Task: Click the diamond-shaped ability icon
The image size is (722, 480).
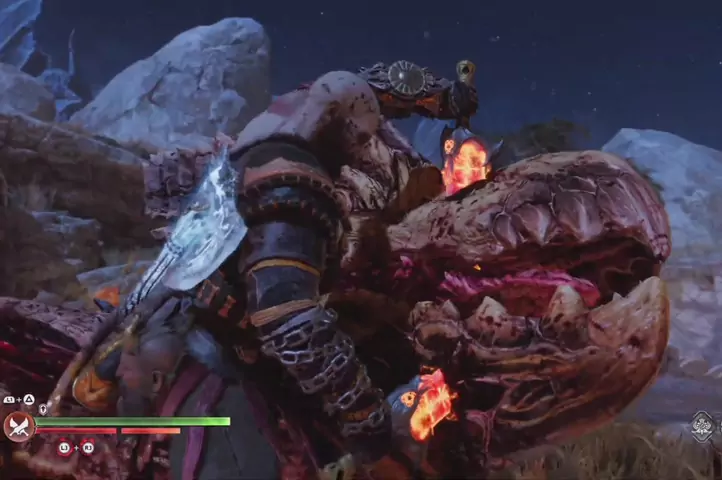Action: click(x=704, y=425)
